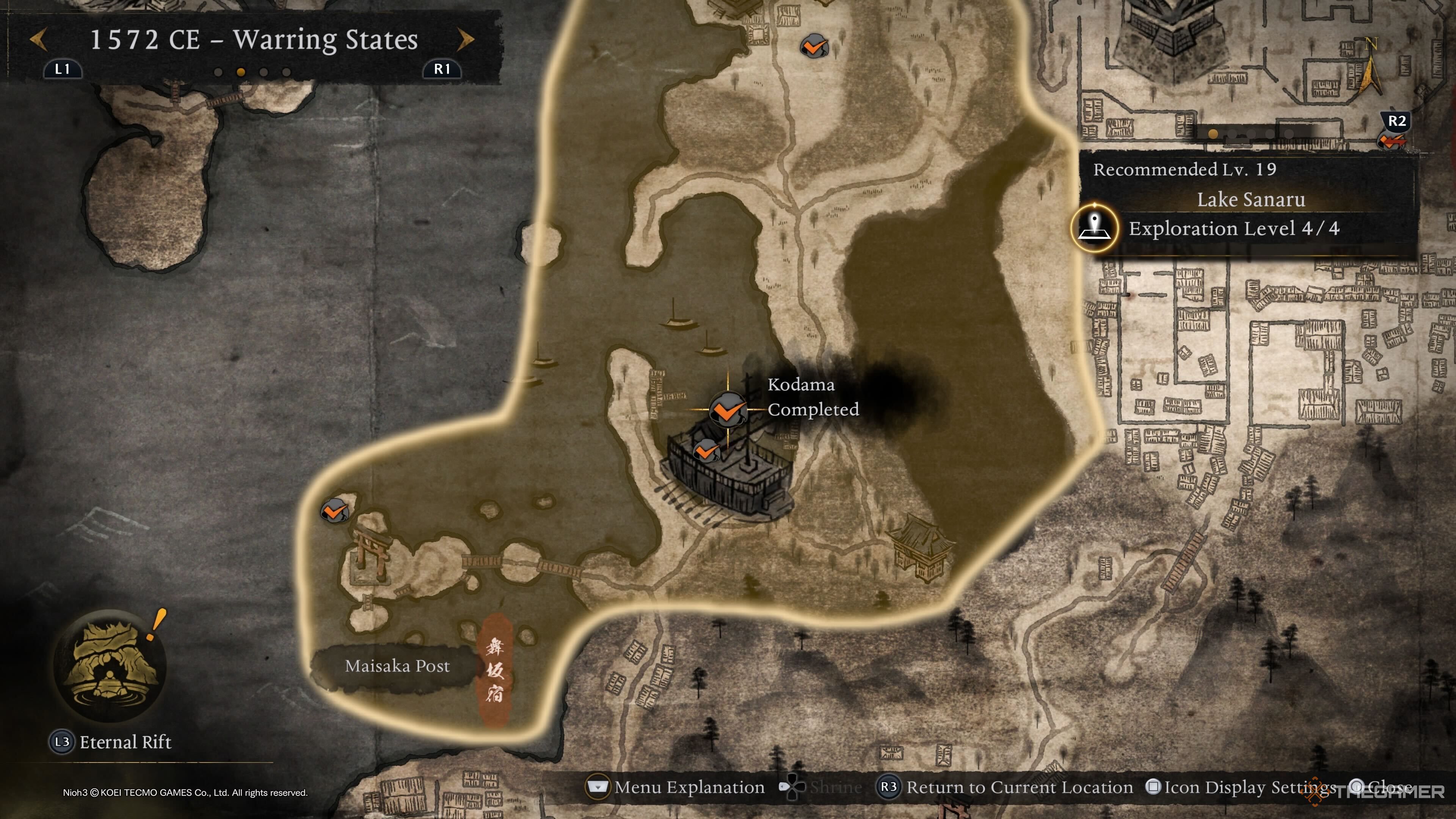Select the checkmark marker on the ship
Image resolution: width=1456 pixels, height=819 pixels.
[x=705, y=451]
